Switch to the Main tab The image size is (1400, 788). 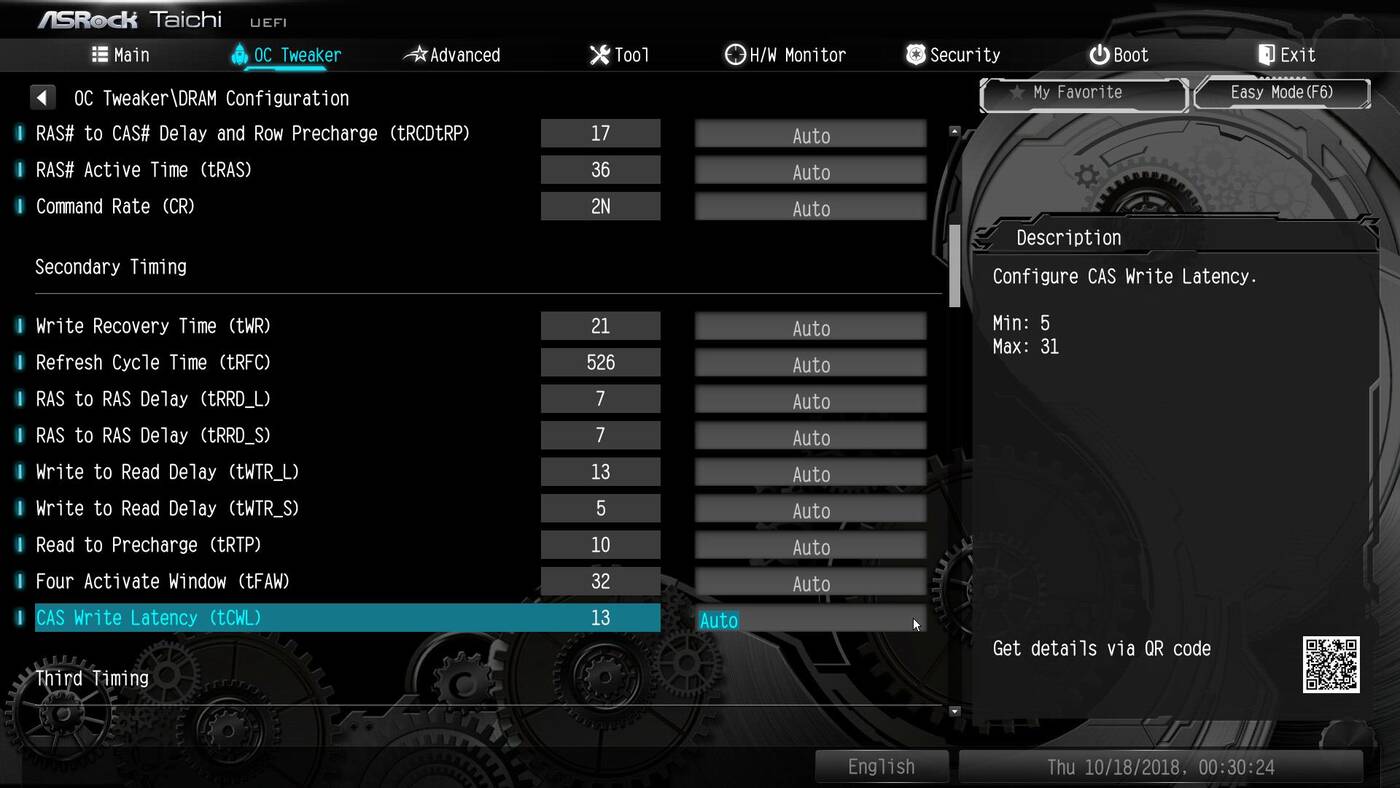coord(121,55)
